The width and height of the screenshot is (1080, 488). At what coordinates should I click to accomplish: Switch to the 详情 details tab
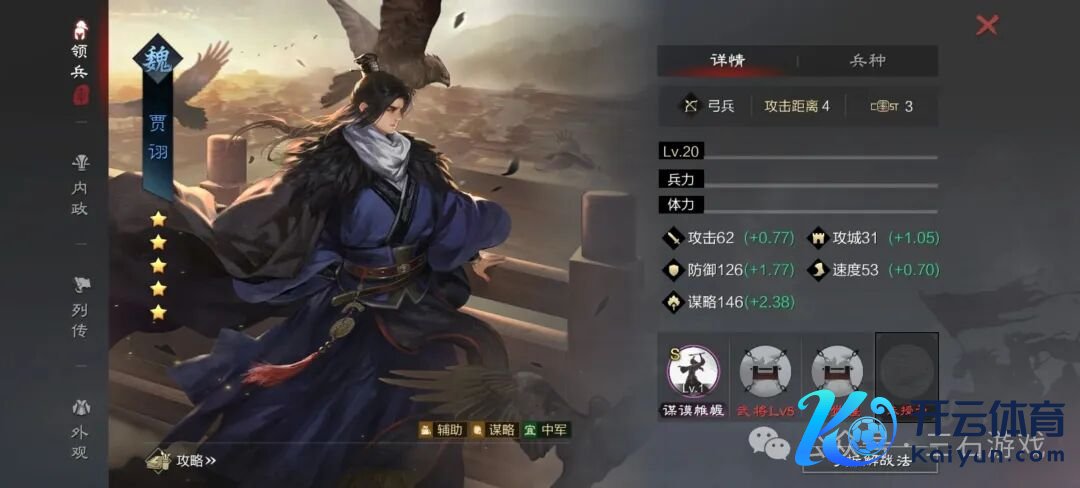tap(727, 60)
